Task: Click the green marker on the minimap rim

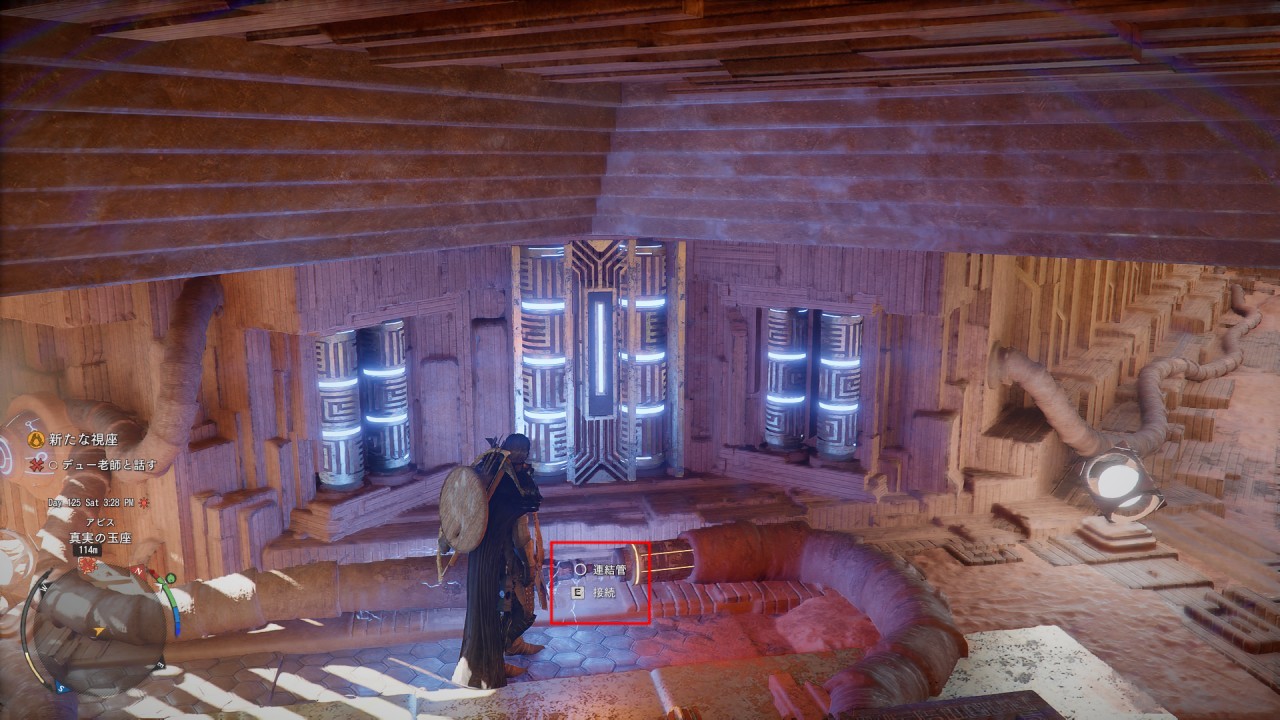Action: (x=172, y=578)
